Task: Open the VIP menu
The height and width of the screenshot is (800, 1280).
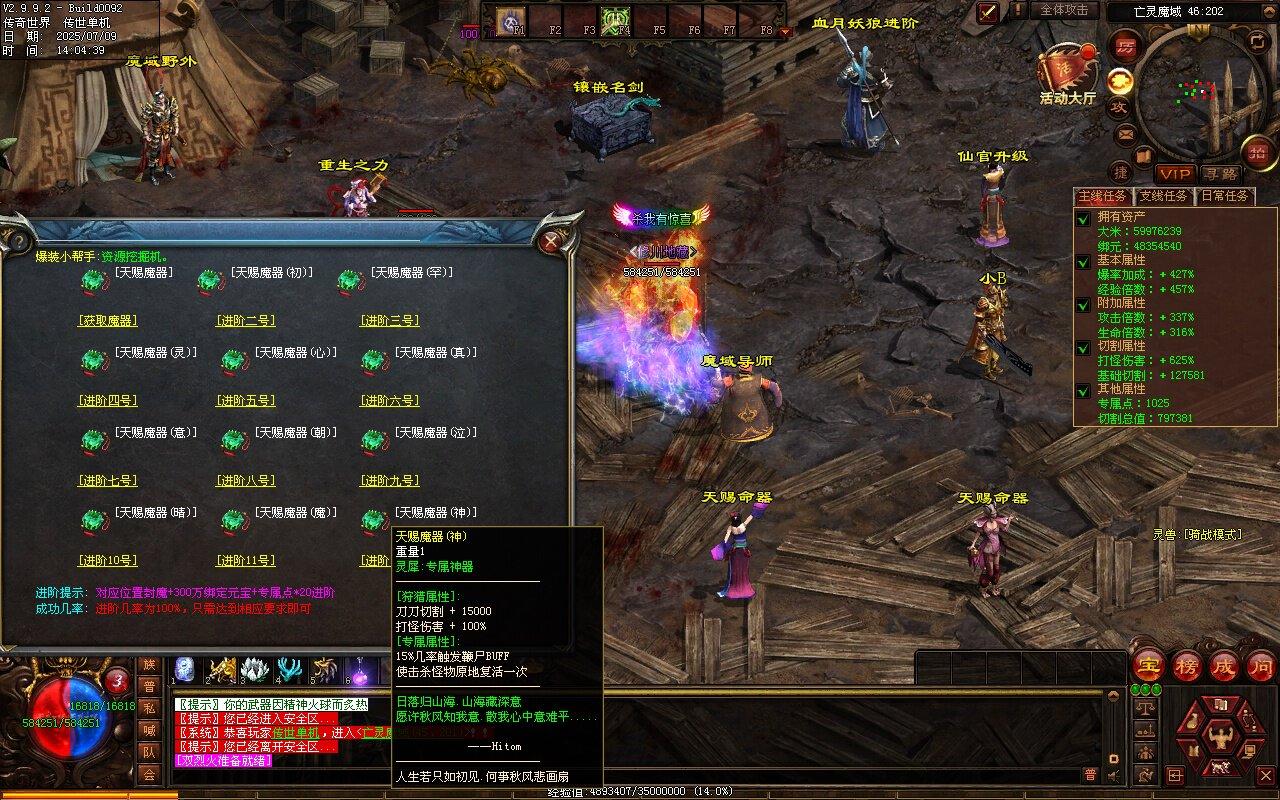Action: (1176, 174)
